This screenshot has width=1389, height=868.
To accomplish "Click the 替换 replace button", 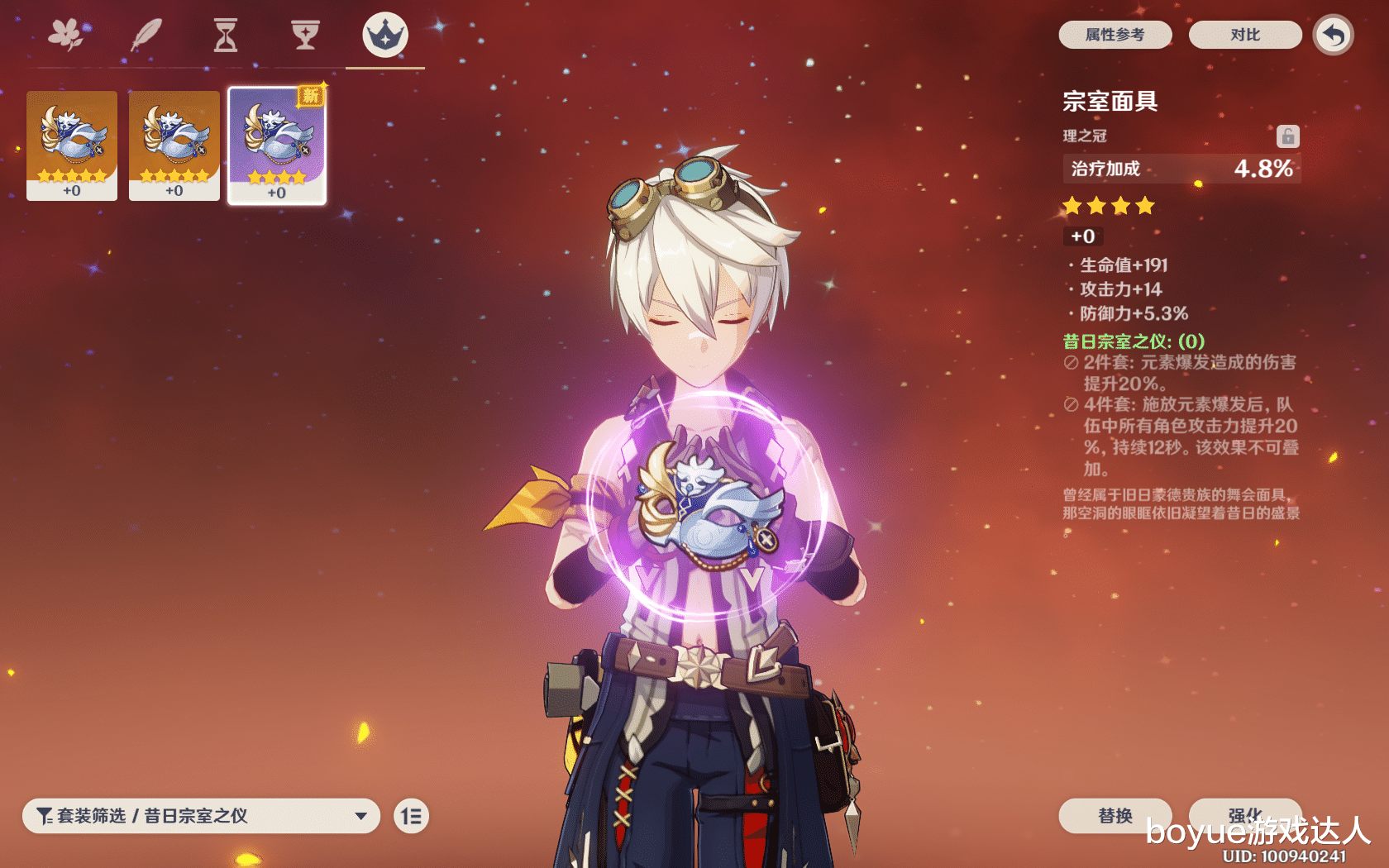I will 1115,815.
